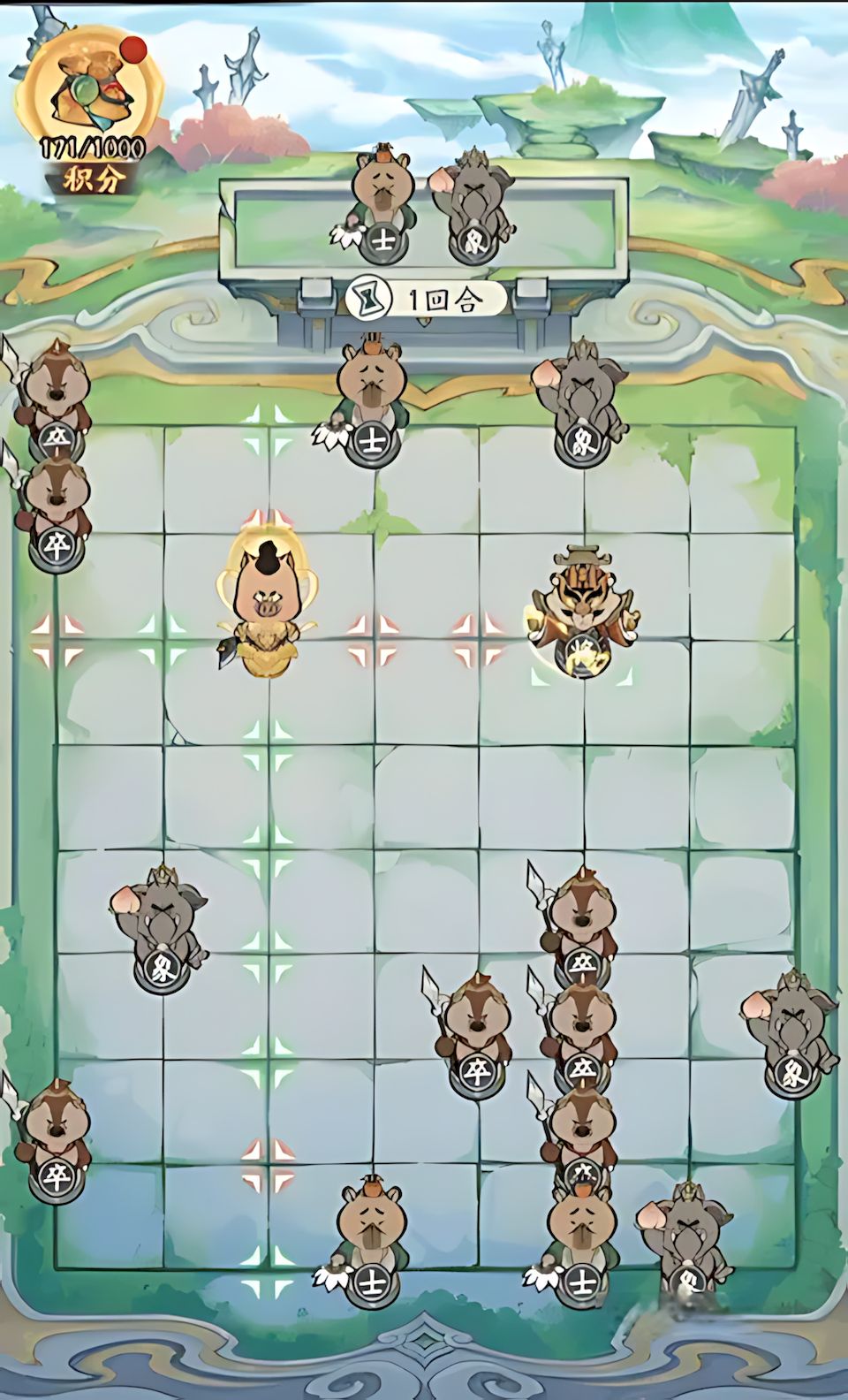This screenshot has width=848, height=1400.
Task: Tap the 士 piece in the preview panel
Action: [x=382, y=209]
